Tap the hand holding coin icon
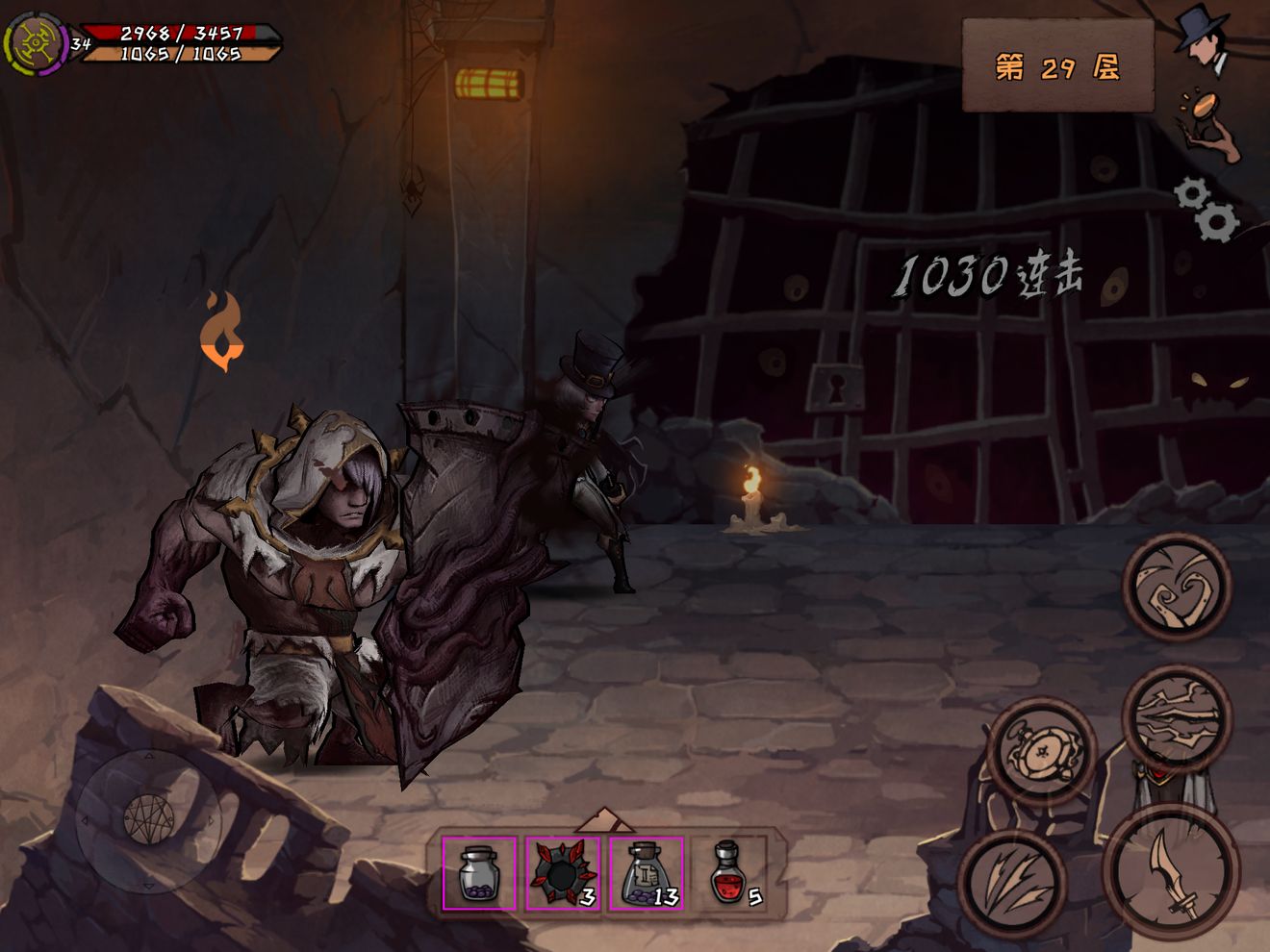Screen dimensions: 1270x952 point(1207,125)
